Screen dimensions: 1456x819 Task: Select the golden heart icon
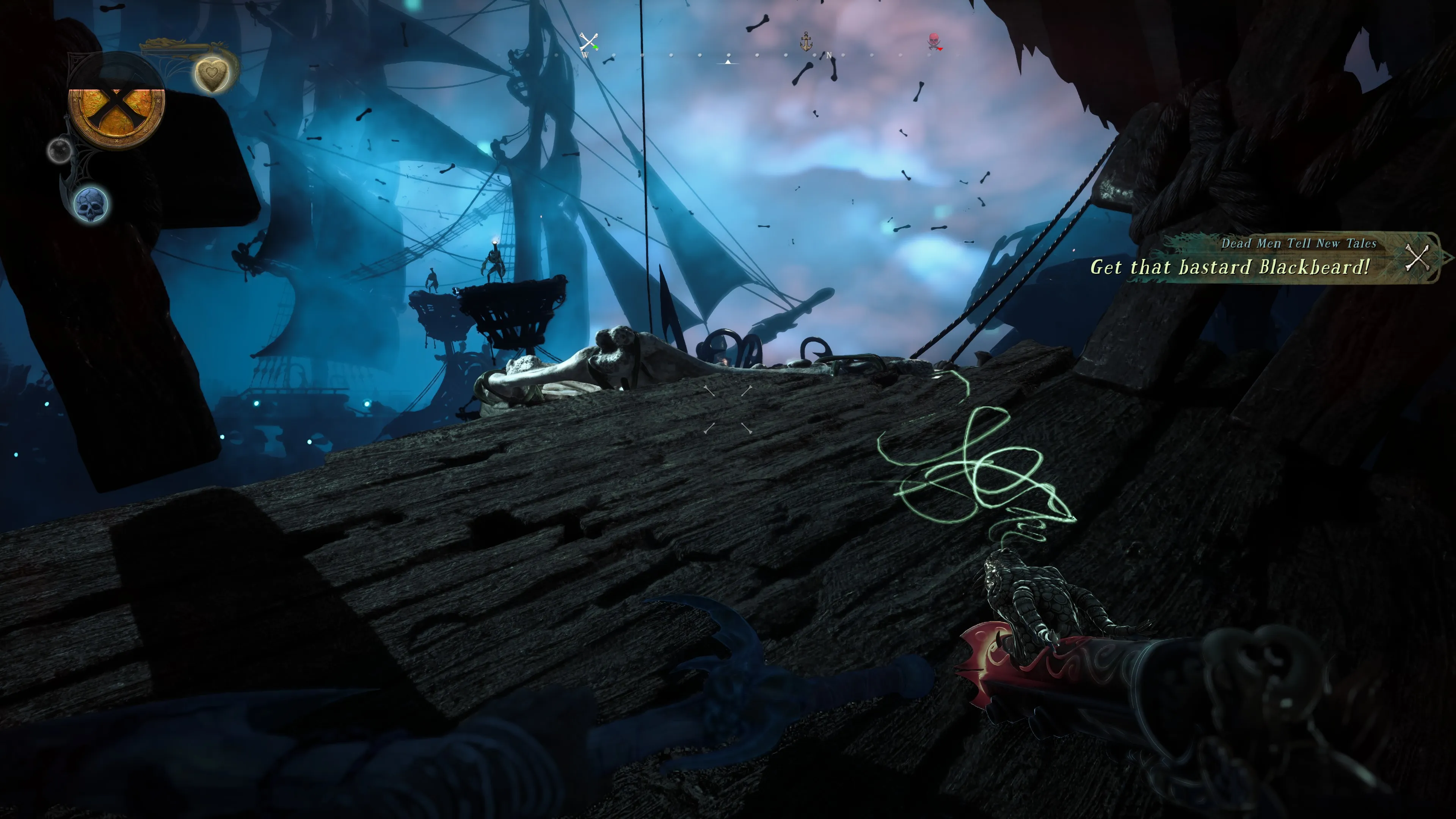(212, 74)
